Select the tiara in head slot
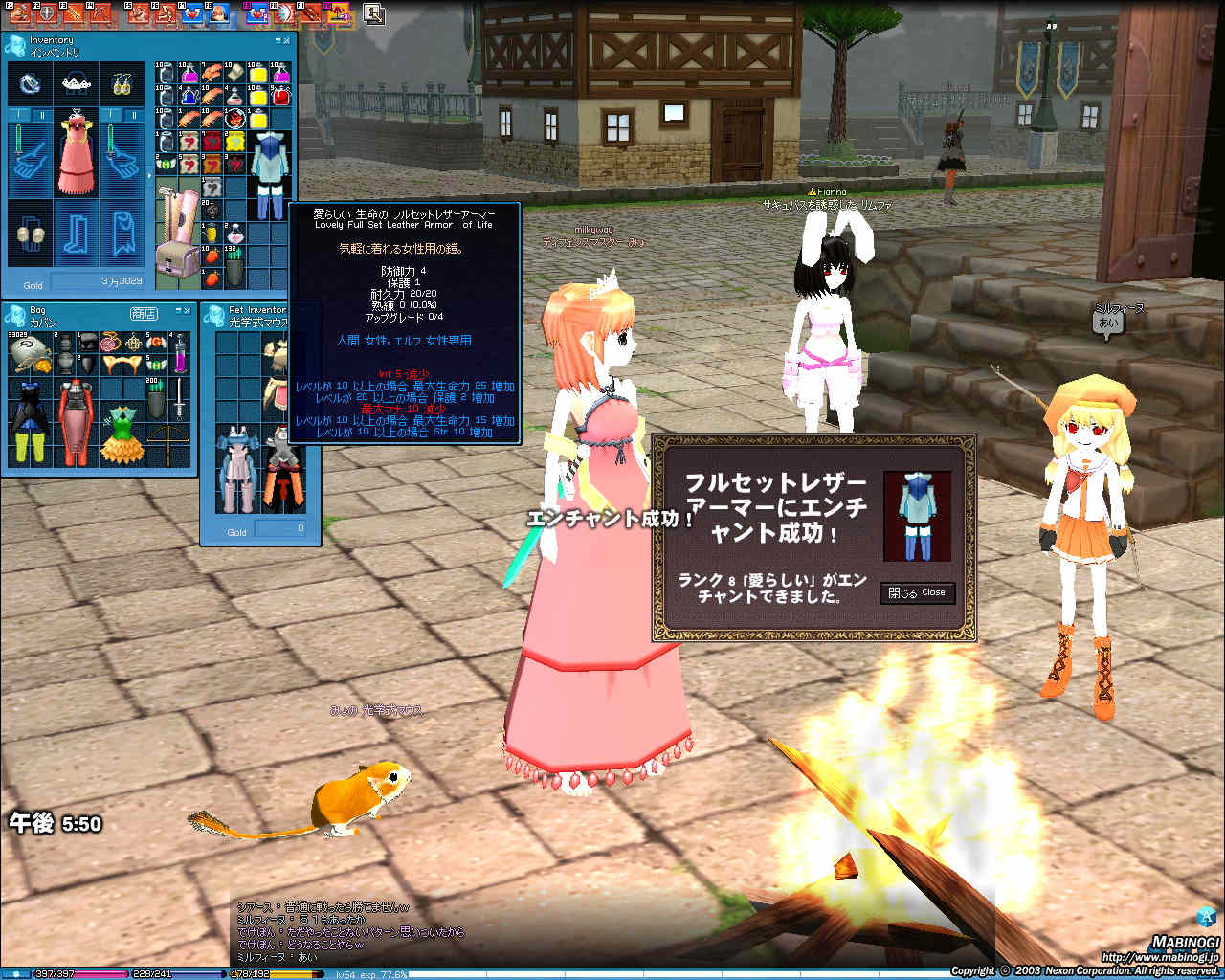 coord(77,85)
